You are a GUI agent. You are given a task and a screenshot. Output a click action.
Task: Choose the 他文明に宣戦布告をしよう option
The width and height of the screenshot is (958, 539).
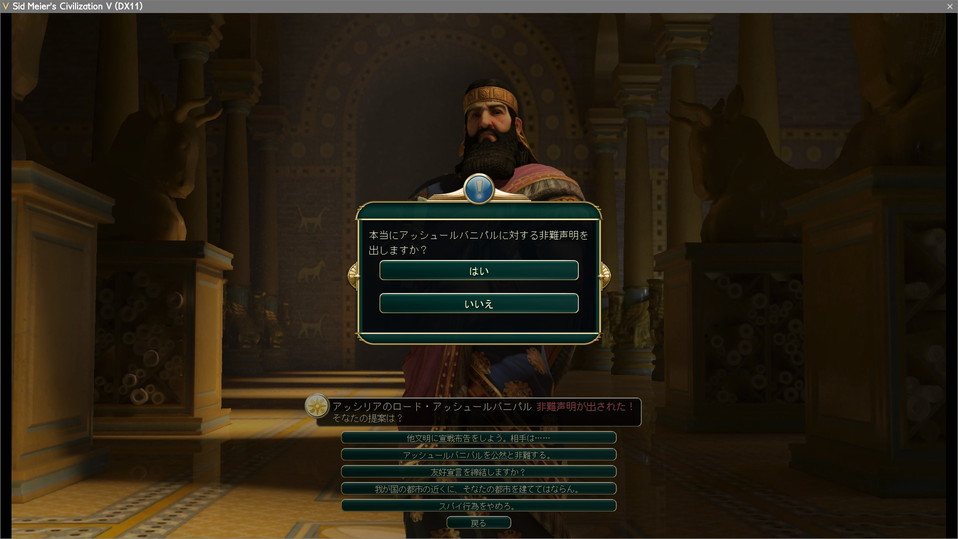[479, 438]
